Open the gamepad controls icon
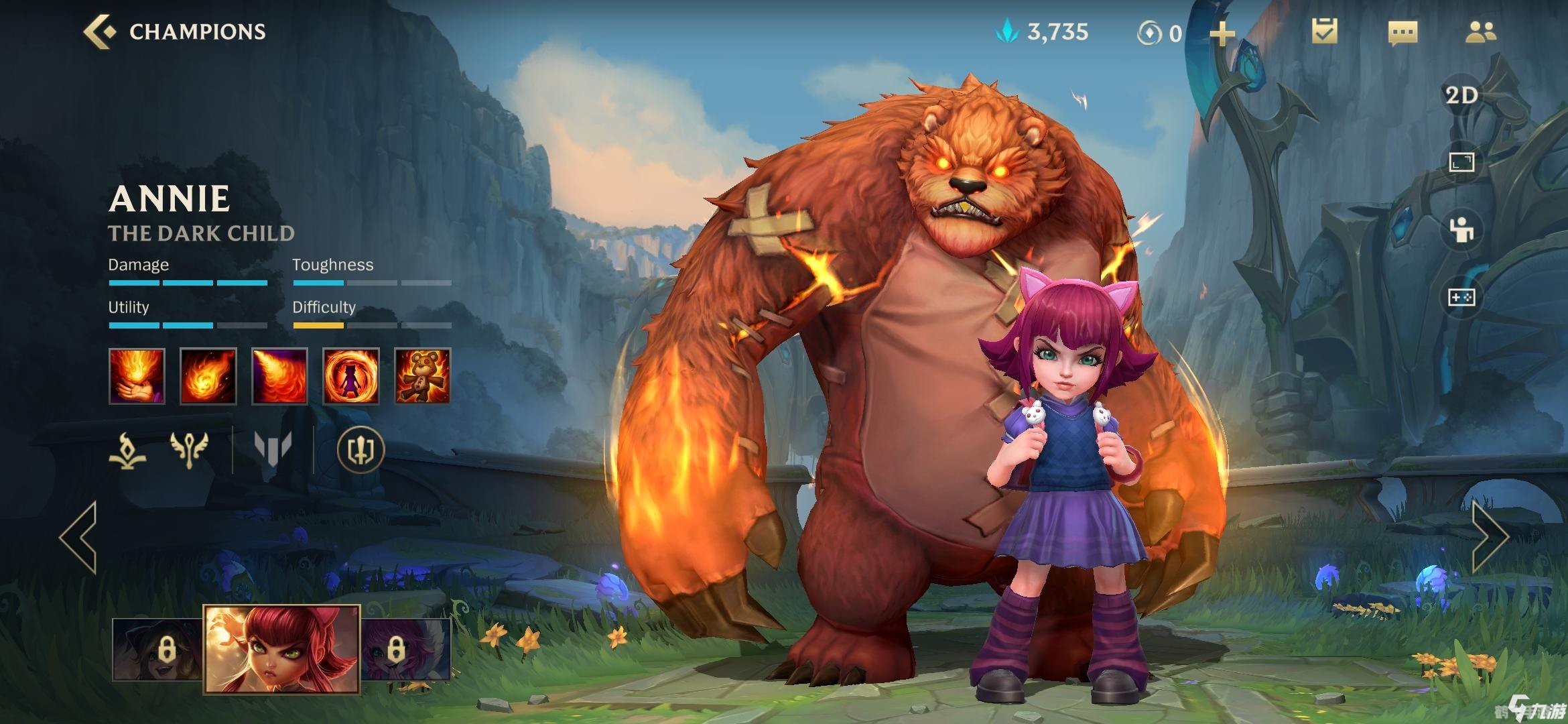Viewport: 1568px width, 724px height. pyautogui.click(x=1461, y=297)
